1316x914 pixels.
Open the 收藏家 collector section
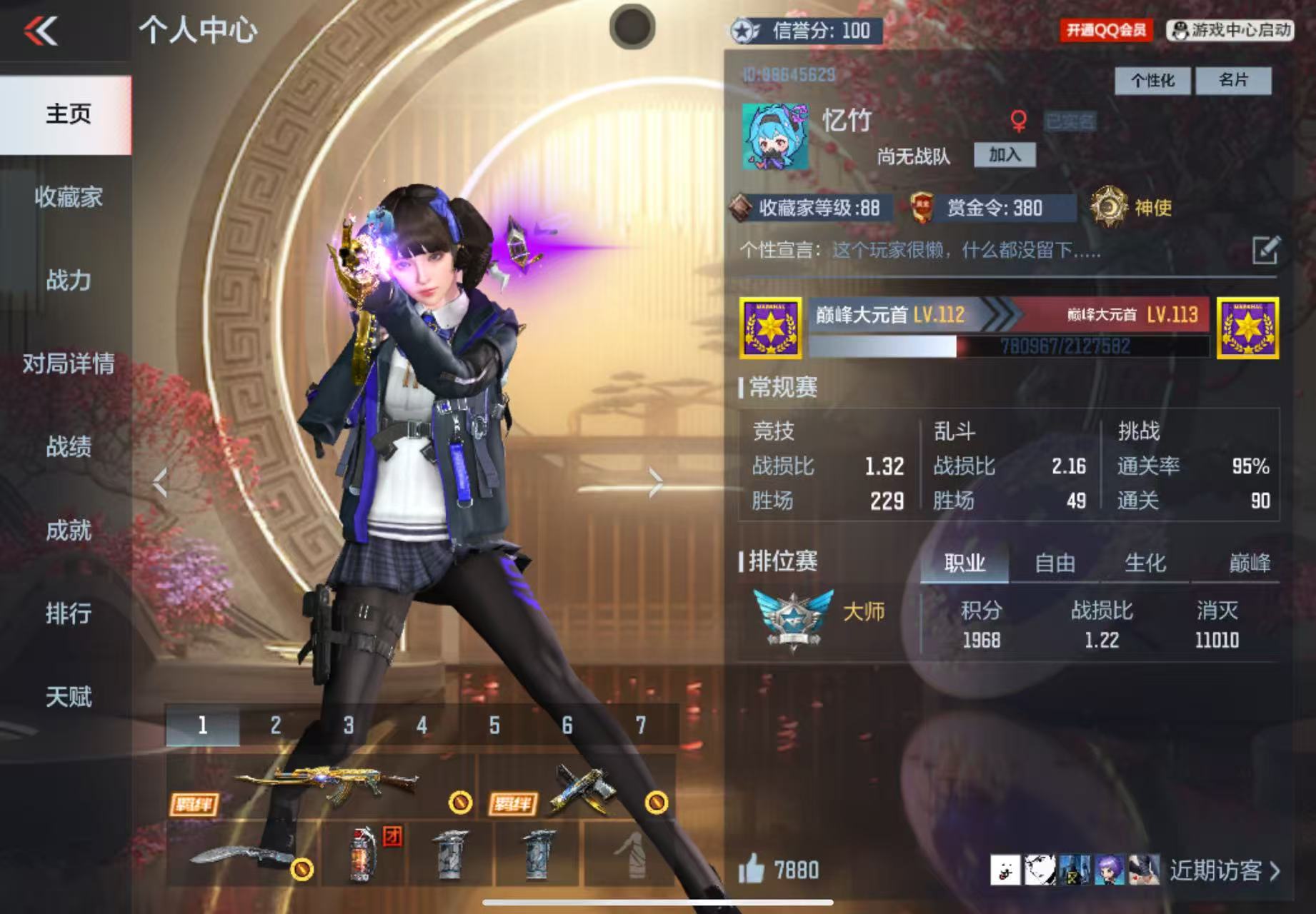click(x=68, y=197)
